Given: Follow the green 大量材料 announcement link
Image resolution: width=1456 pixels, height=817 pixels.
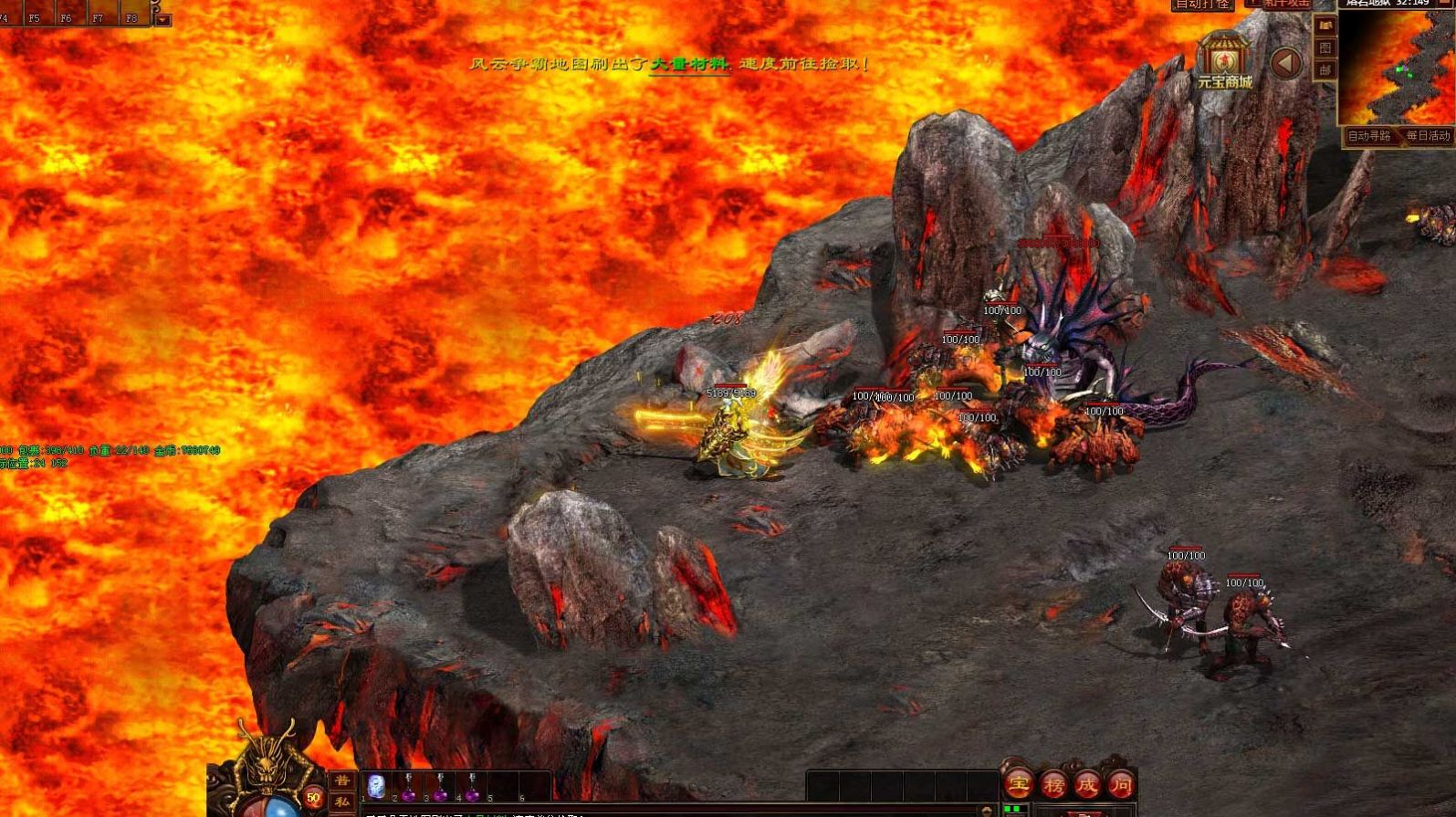Looking at the screenshot, I should (689, 64).
